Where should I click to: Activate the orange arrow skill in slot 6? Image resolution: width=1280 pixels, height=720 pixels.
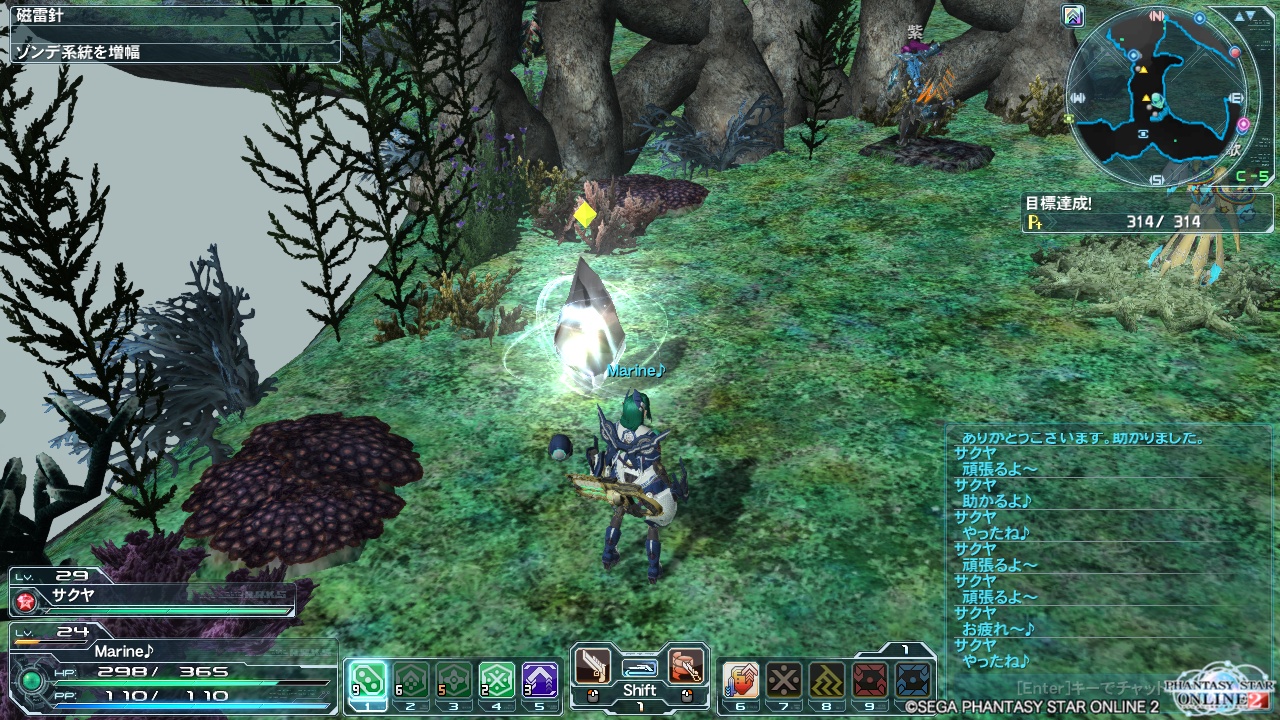click(x=741, y=679)
